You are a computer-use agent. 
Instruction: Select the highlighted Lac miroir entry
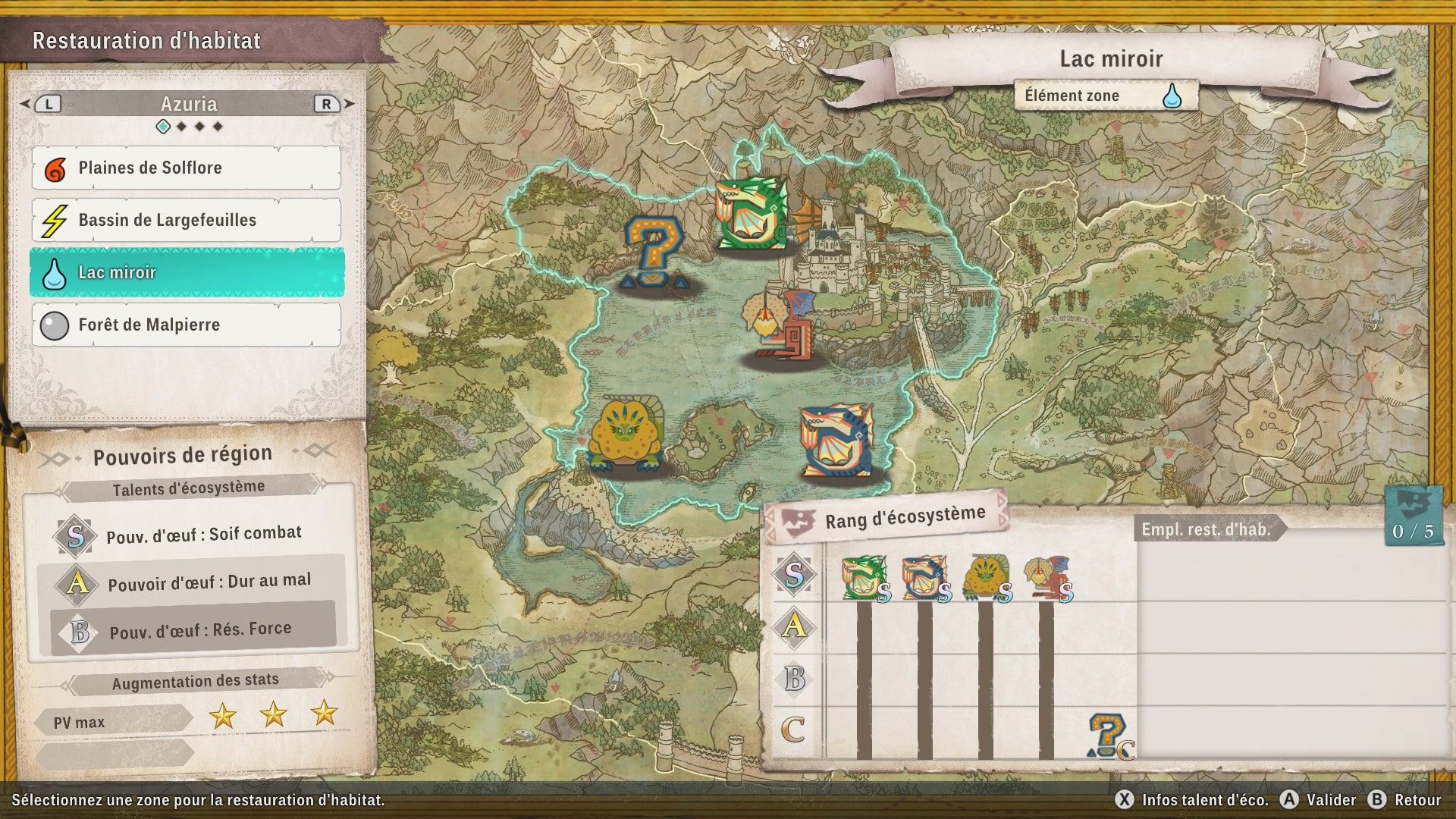click(x=186, y=272)
